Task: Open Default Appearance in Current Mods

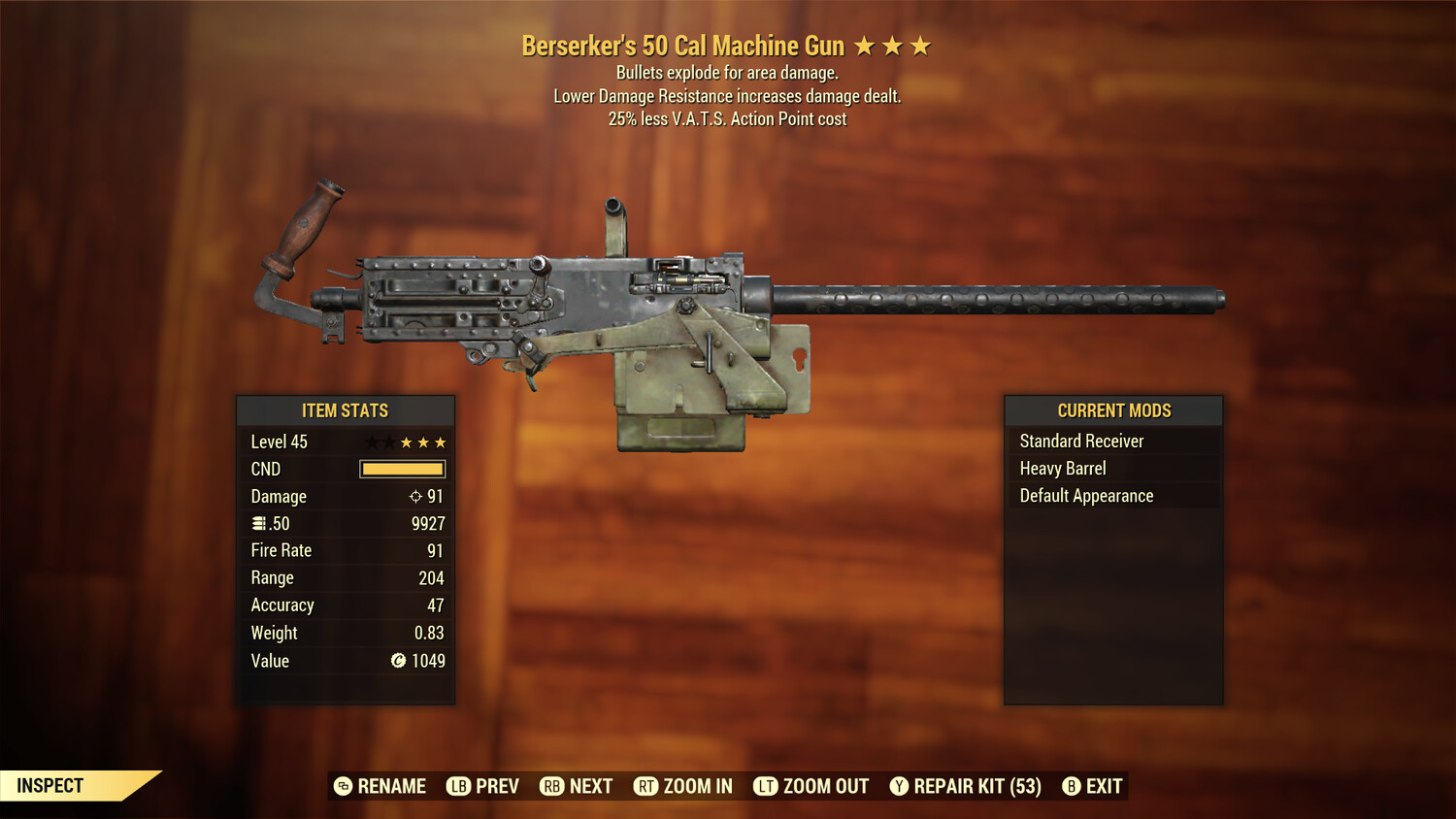Action: (x=1085, y=495)
